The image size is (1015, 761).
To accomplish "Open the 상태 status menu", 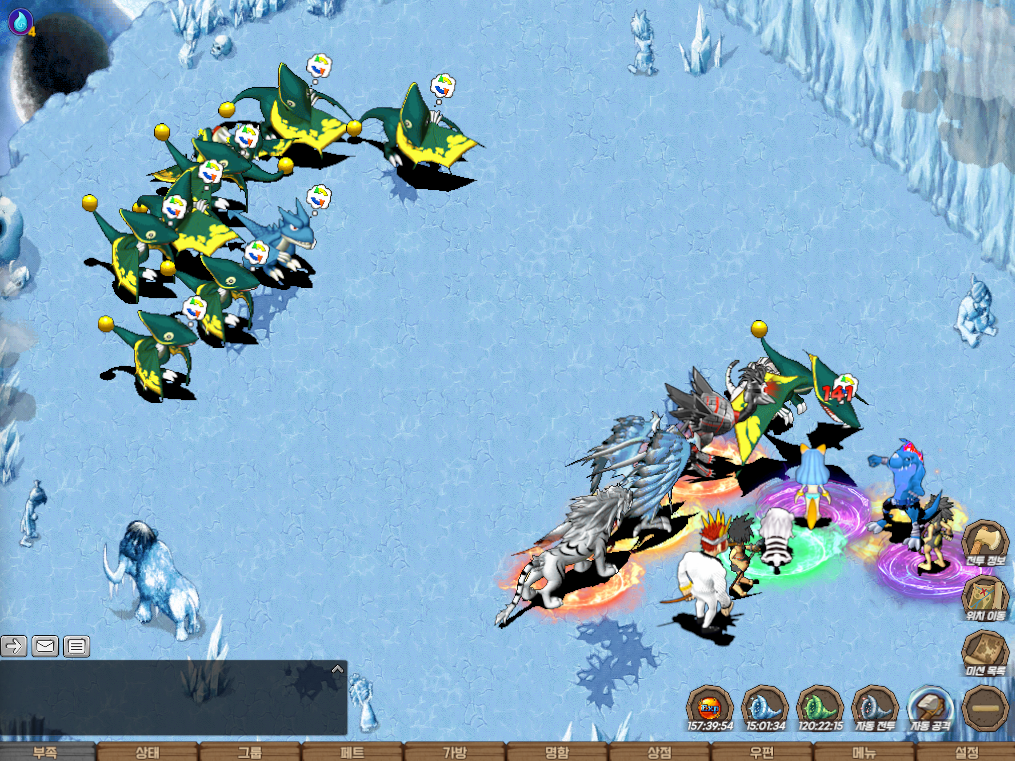I will click(148, 752).
